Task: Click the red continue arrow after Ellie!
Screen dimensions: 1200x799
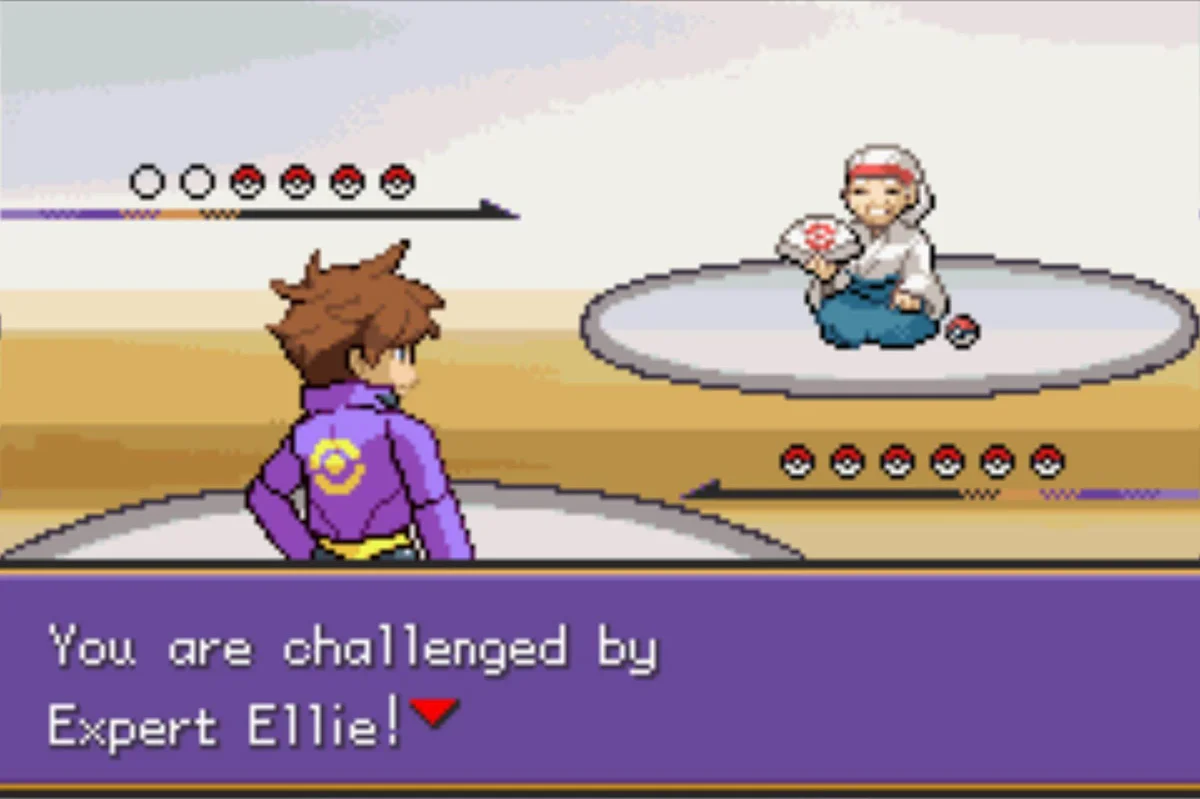Action: tap(434, 712)
